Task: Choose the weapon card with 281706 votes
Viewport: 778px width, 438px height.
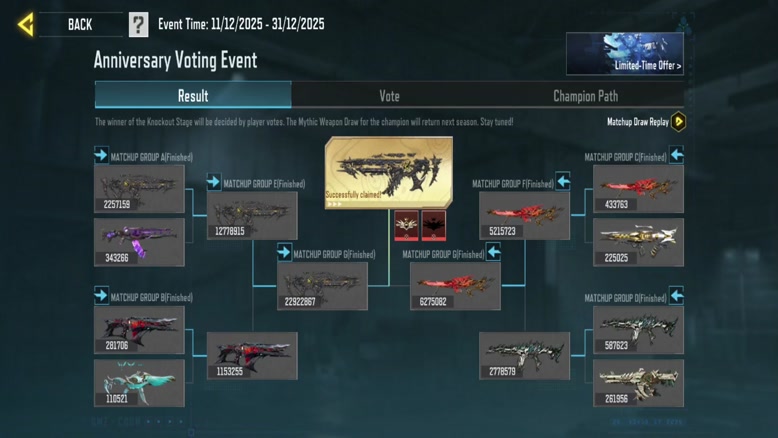Action: pos(139,330)
